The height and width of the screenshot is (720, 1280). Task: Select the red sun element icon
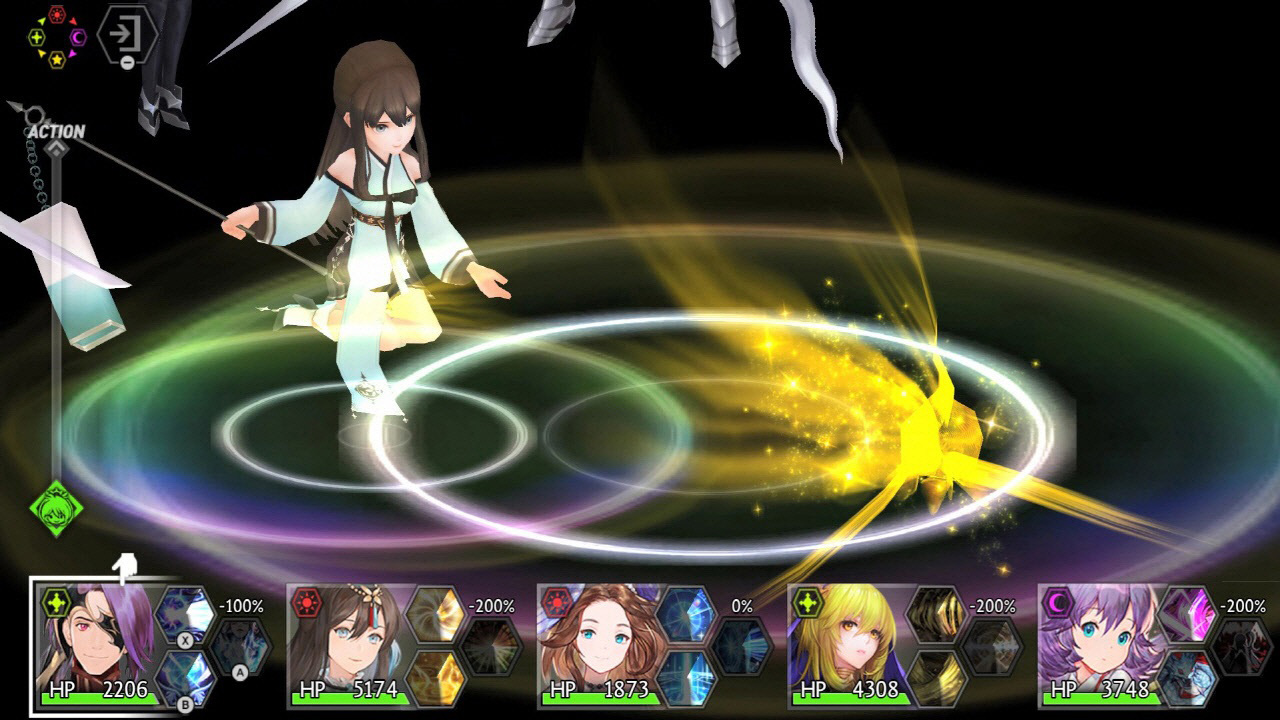(x=57, y=14)
